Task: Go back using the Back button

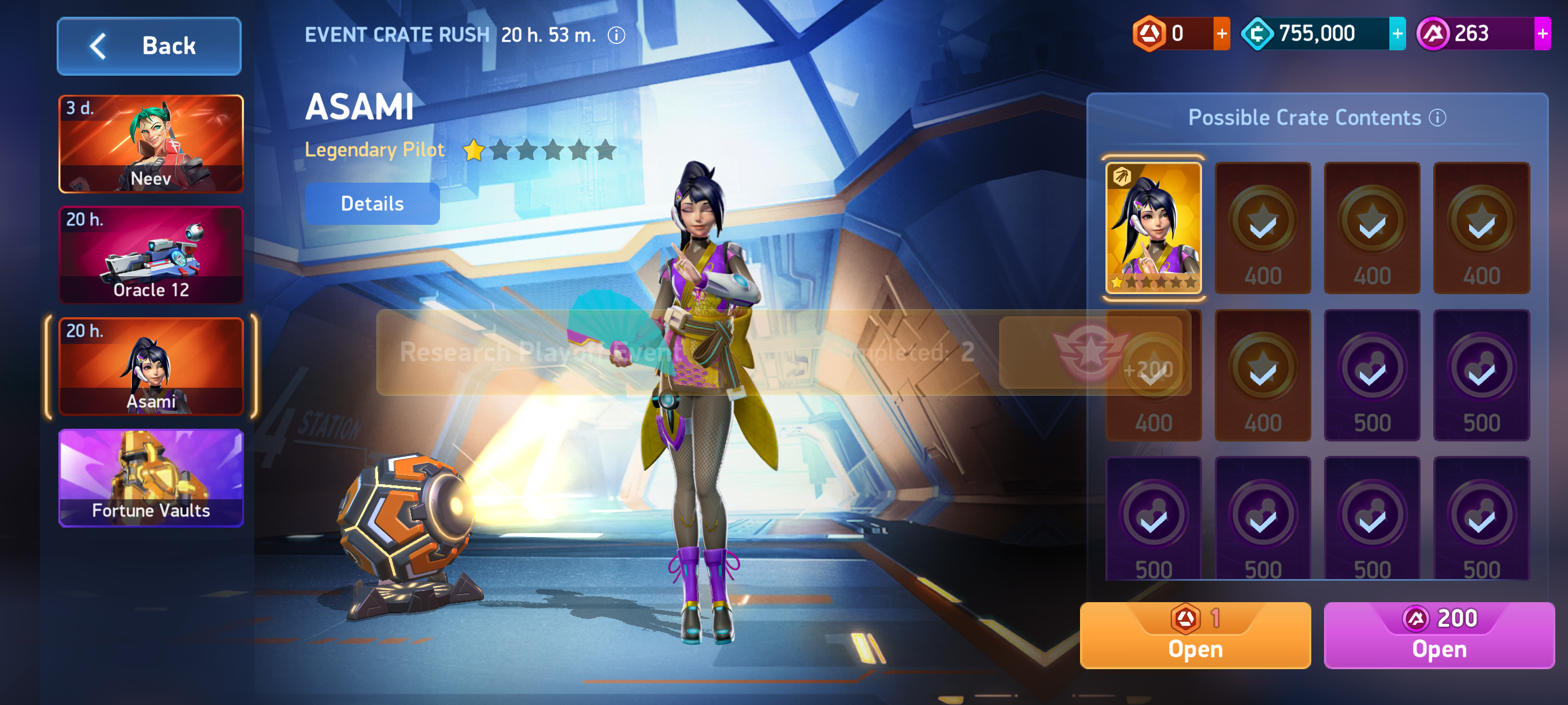Action: click(149, 46)
